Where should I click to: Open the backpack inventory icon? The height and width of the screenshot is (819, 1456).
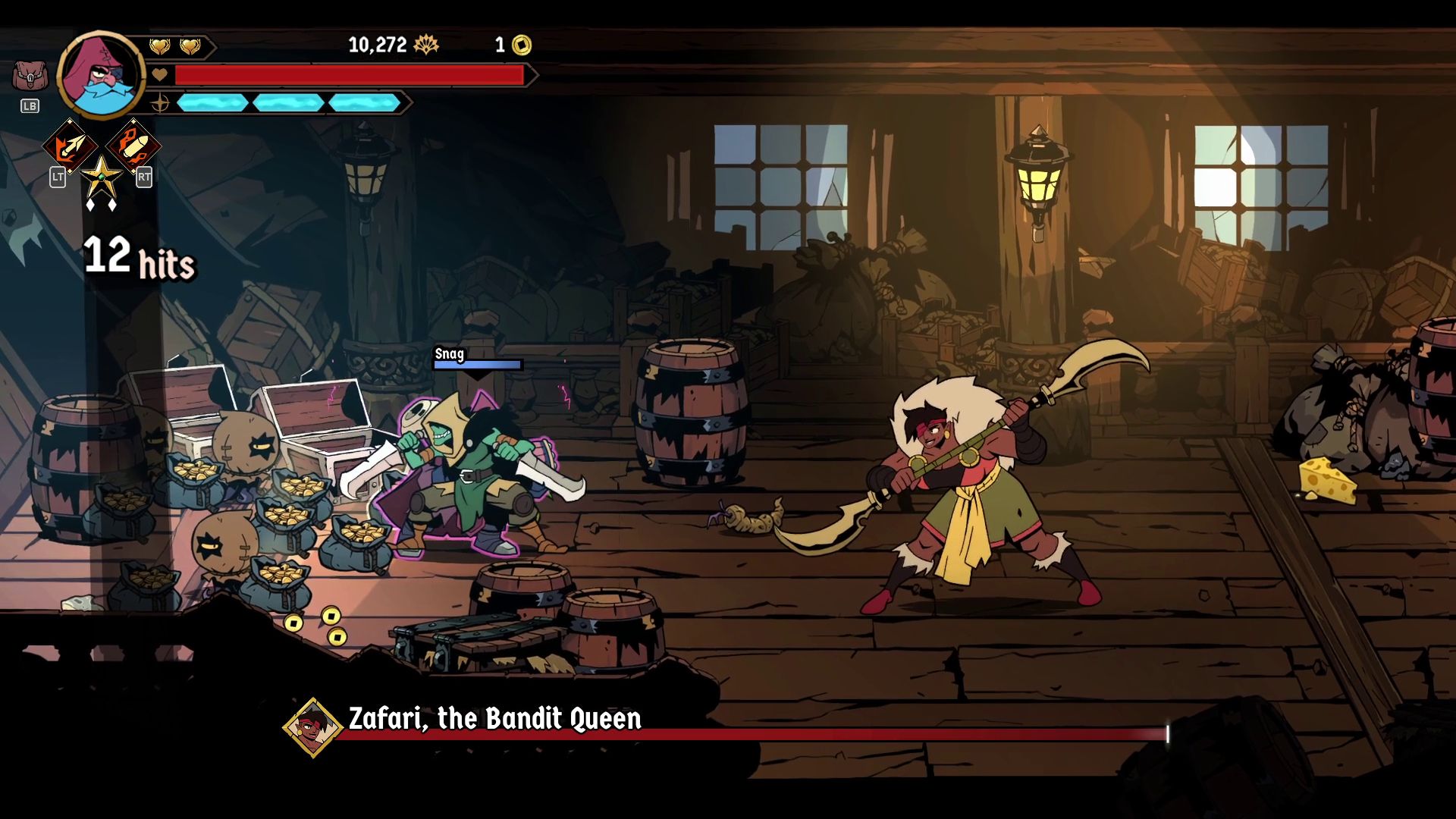click(x=30, y=76)
